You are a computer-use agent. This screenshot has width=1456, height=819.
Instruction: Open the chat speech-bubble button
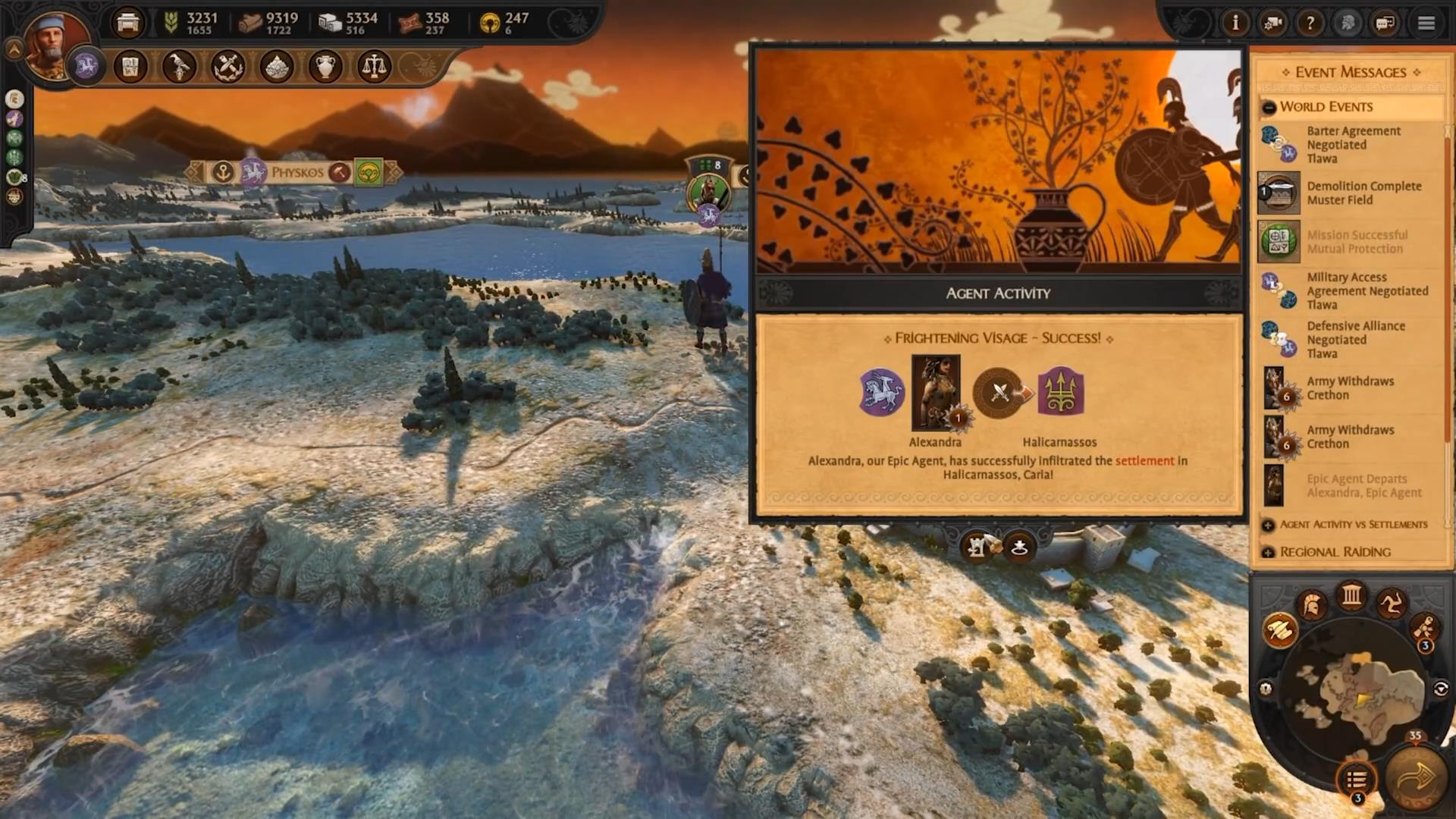[1385, 23]
